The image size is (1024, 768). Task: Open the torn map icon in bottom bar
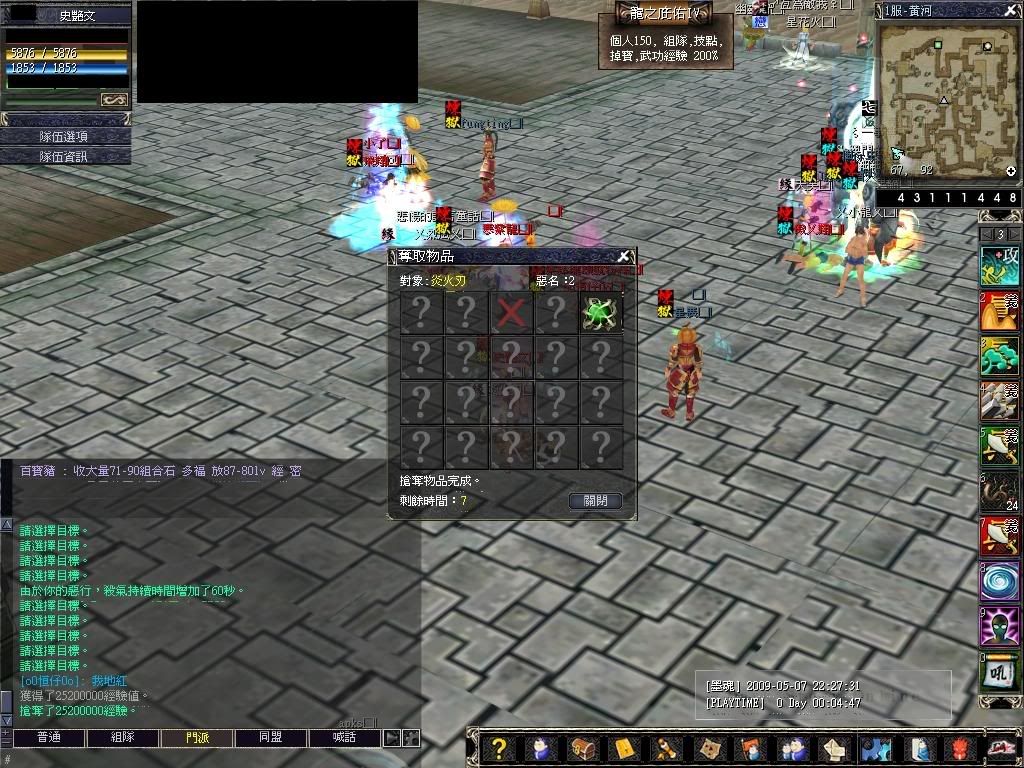[709, 749]
